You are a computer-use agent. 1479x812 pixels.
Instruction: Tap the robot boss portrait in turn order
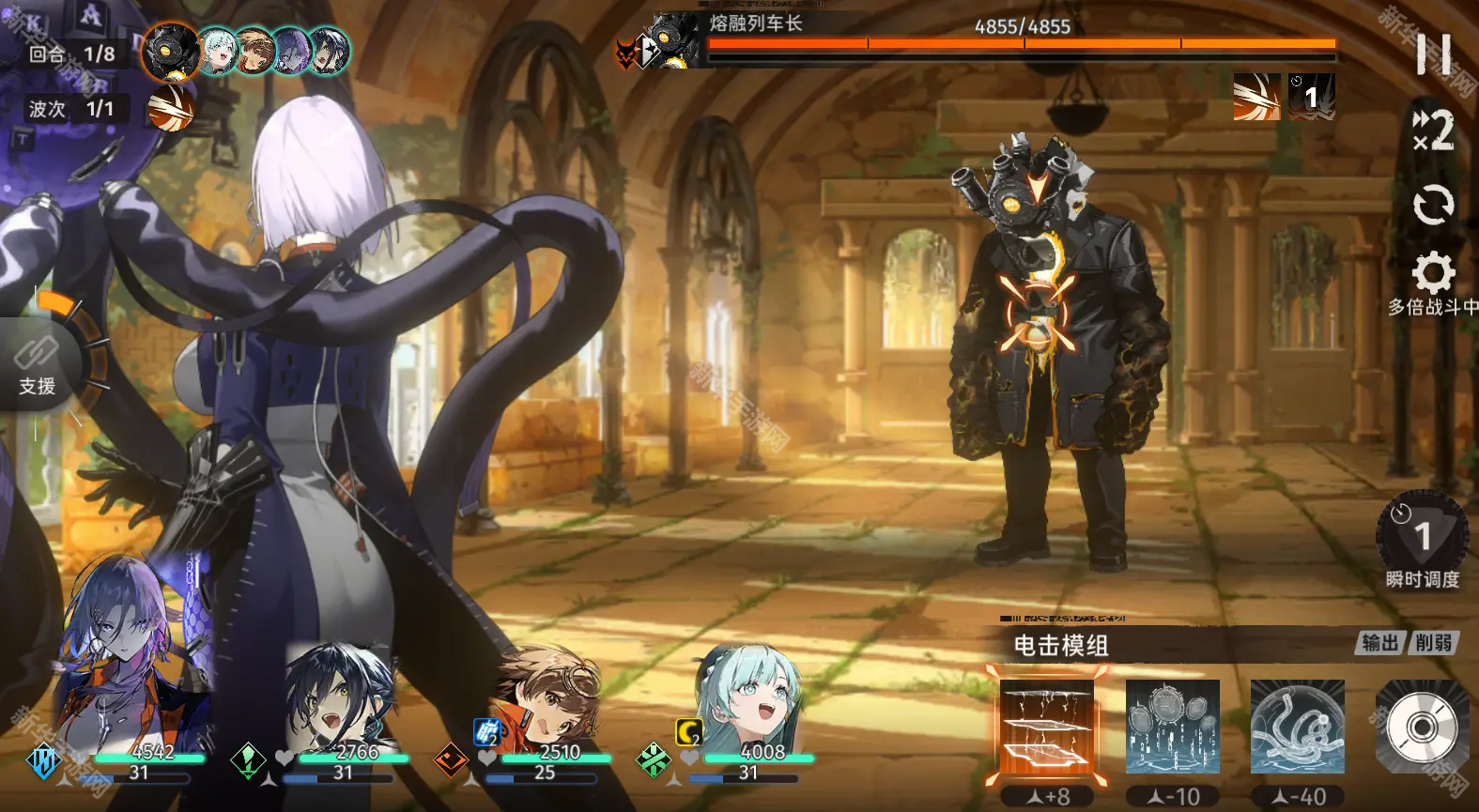coord(171,51)
